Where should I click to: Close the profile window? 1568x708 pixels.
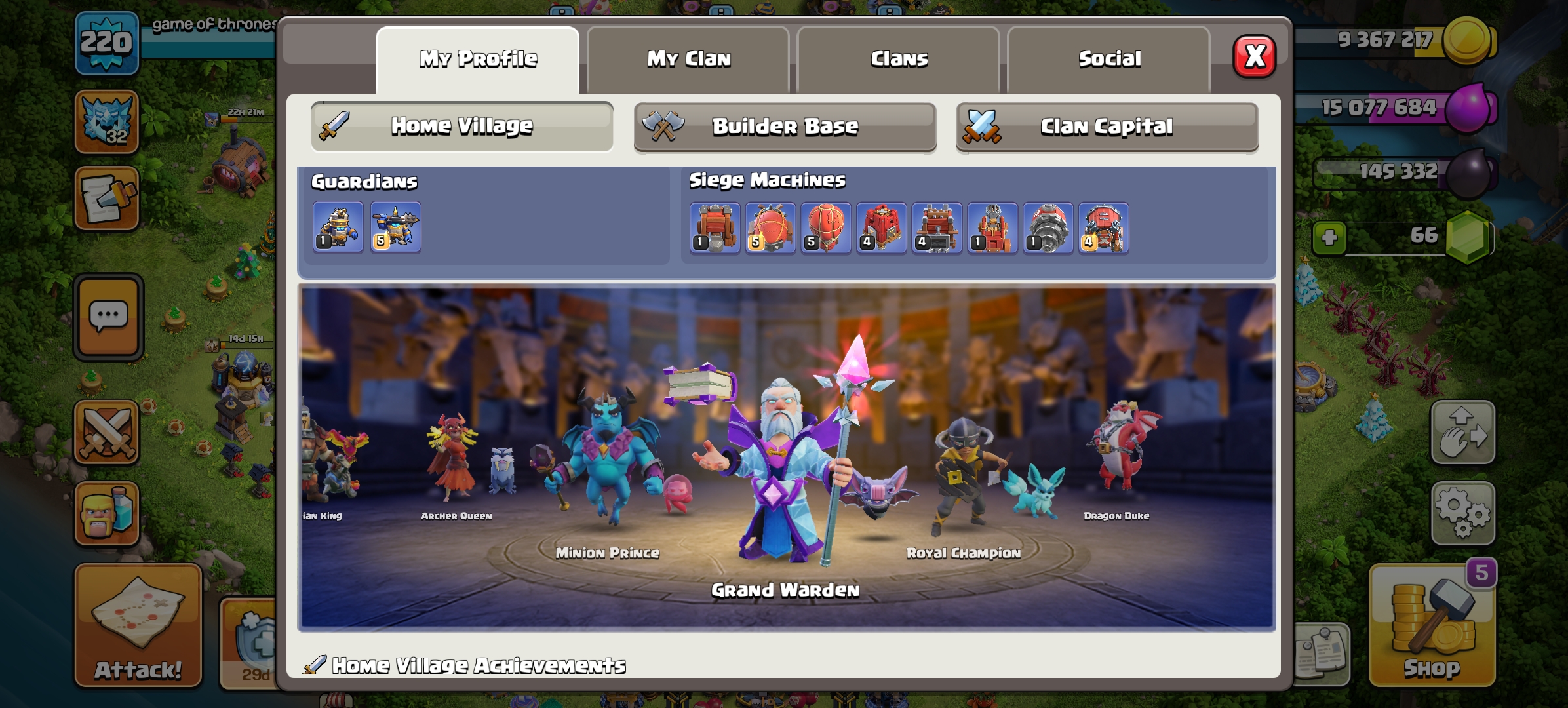pos(1254,57)
